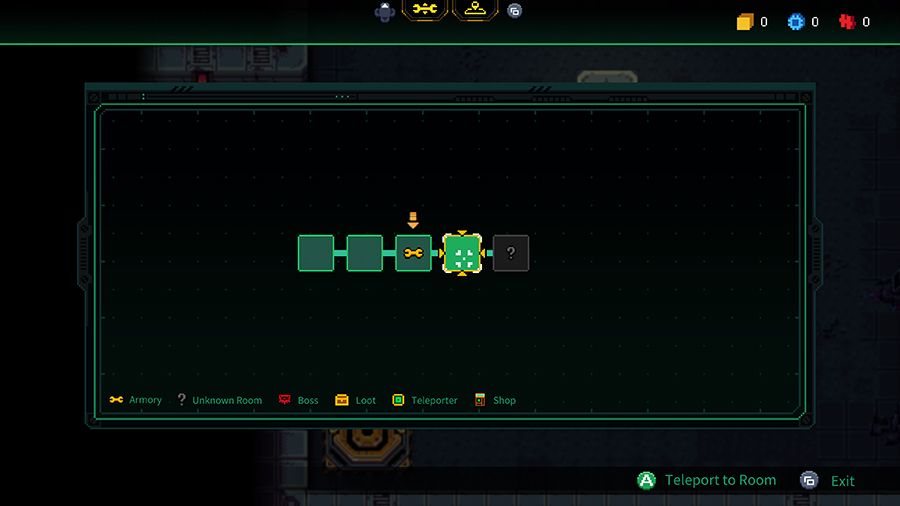
Task: Select the Armory room with the wrench icon
Action: [x=413, y=253]
